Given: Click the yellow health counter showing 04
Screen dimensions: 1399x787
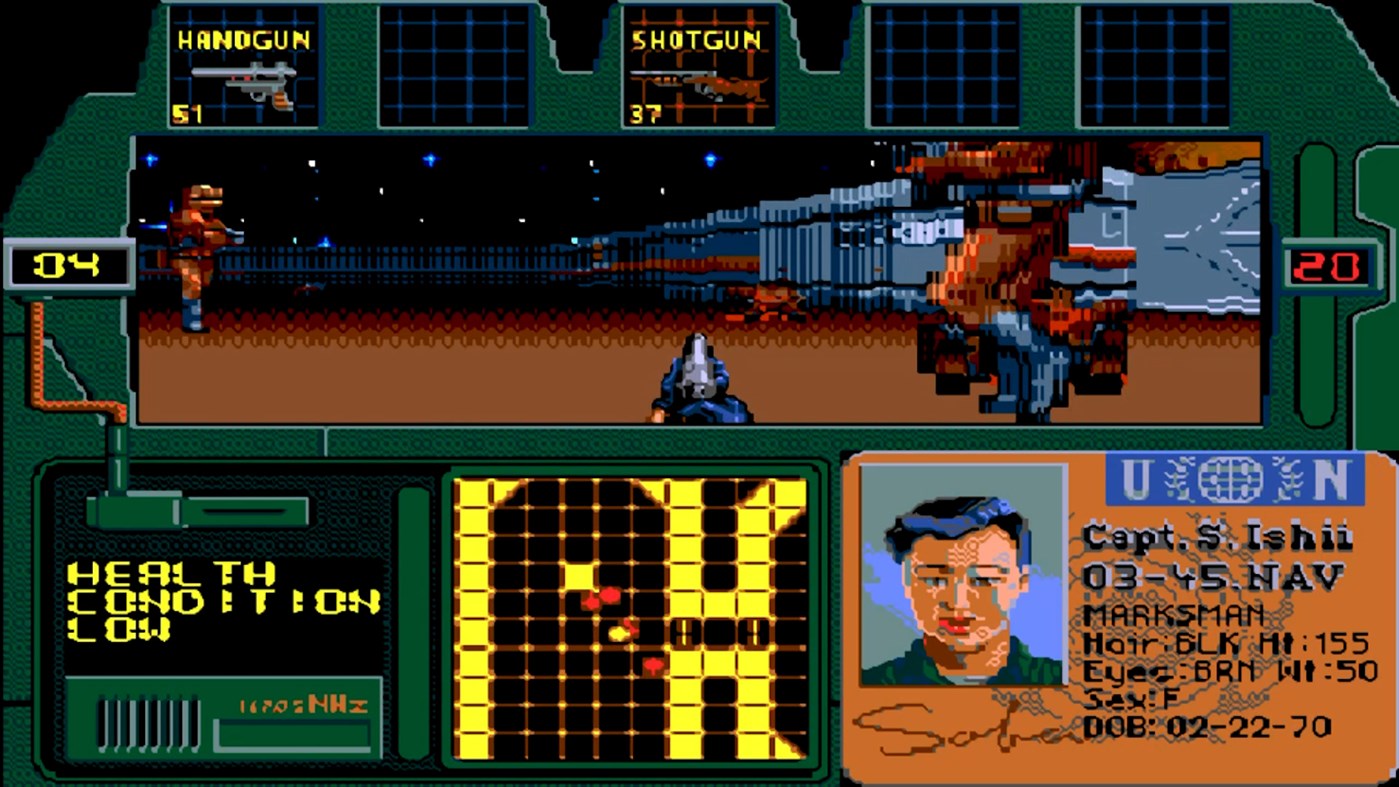Looking at the screenshot, I should pos(68,266).
